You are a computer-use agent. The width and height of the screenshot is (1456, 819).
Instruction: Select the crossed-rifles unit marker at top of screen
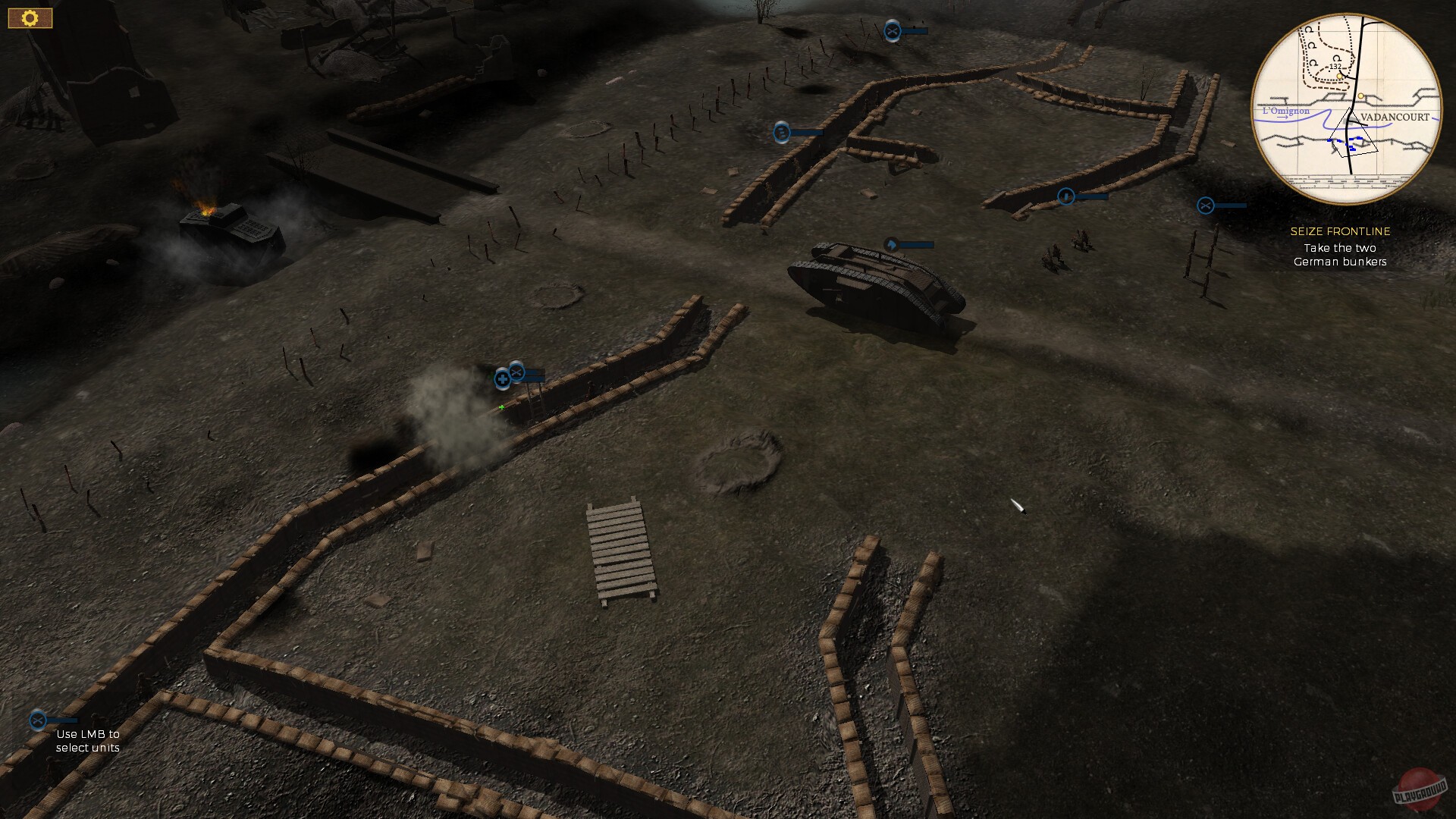click(893, 32)
